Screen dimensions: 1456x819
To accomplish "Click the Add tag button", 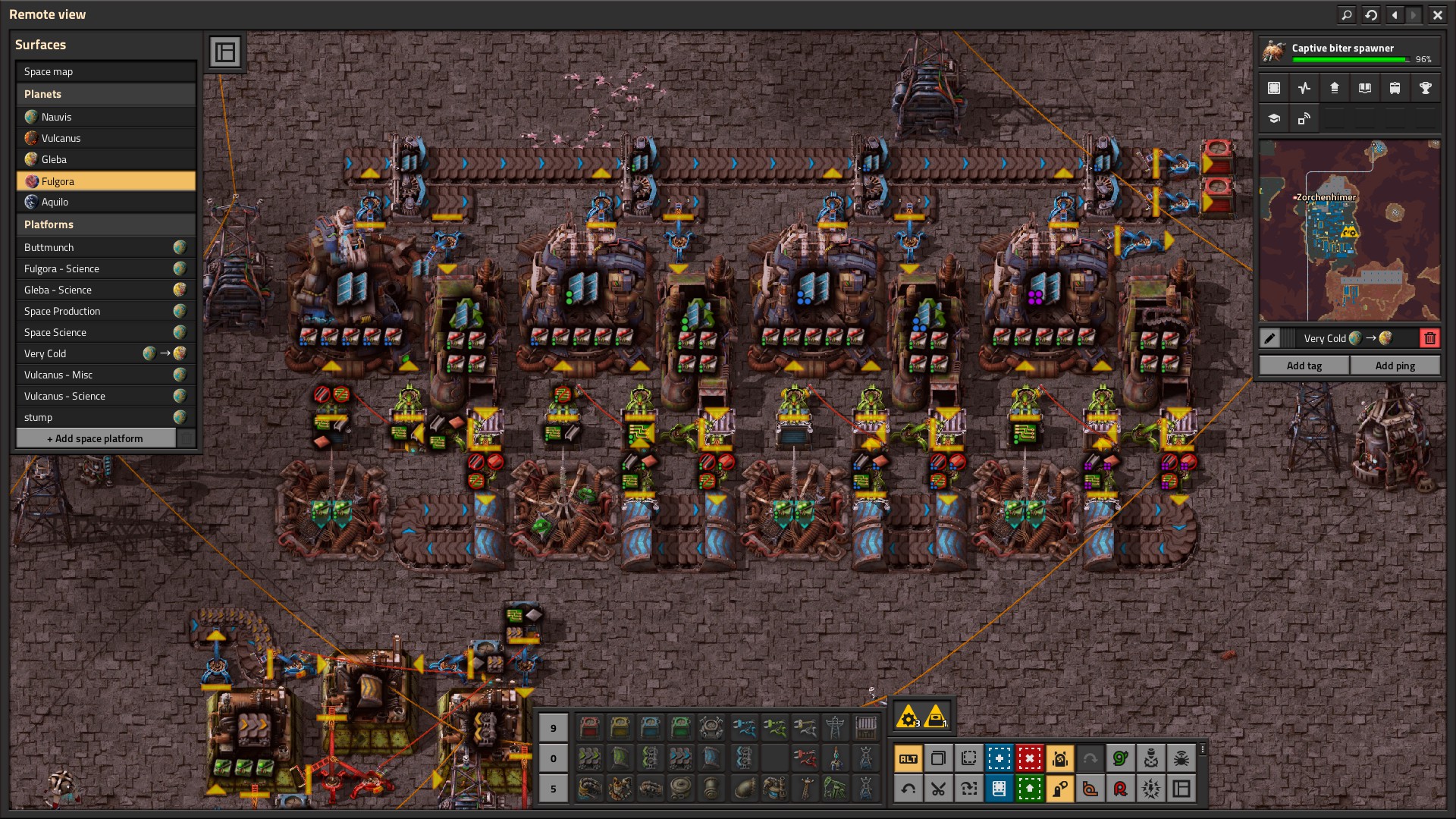I will point(1304,366).
